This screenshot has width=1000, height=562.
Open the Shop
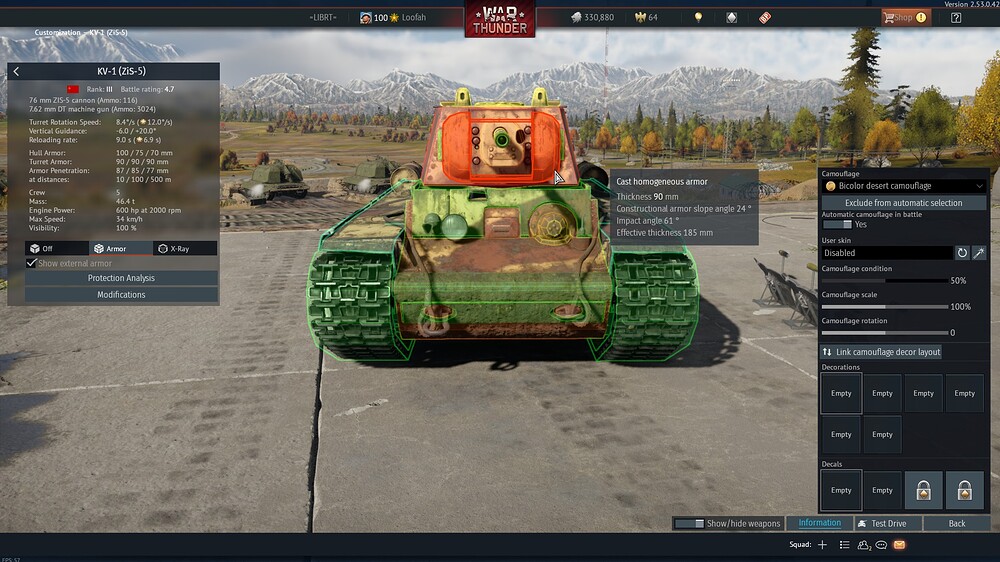[904, 17]
